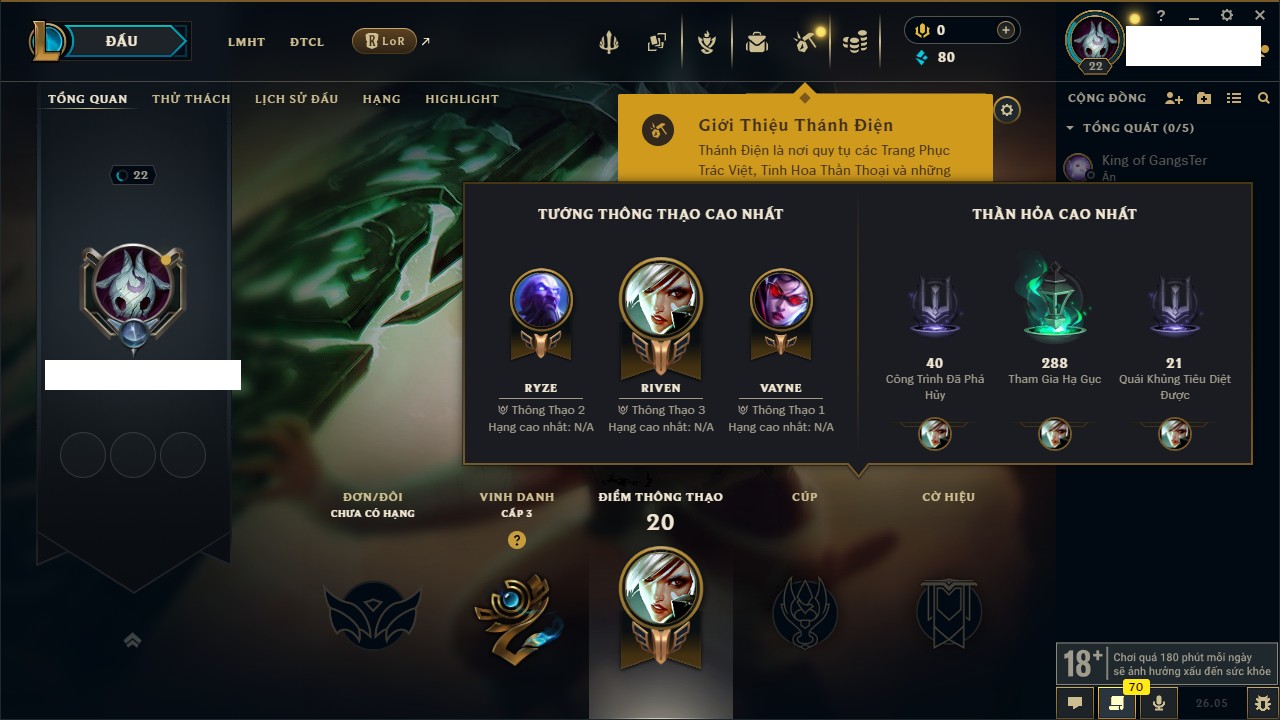Viewport: 1280px width, 720px height.
Task: Open the HẠNG tab
Action: [x=381, y=99]
